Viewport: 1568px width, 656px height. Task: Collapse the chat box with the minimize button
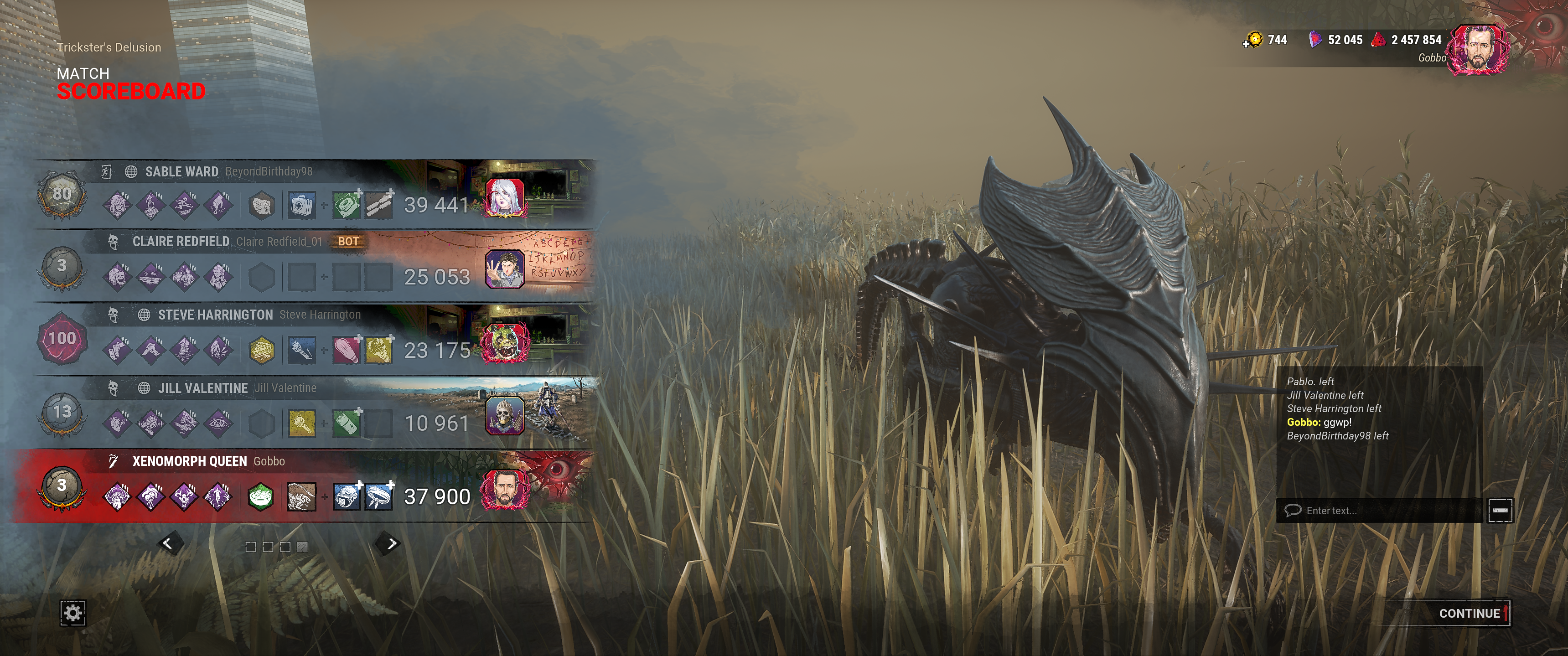click(1500, 511)
